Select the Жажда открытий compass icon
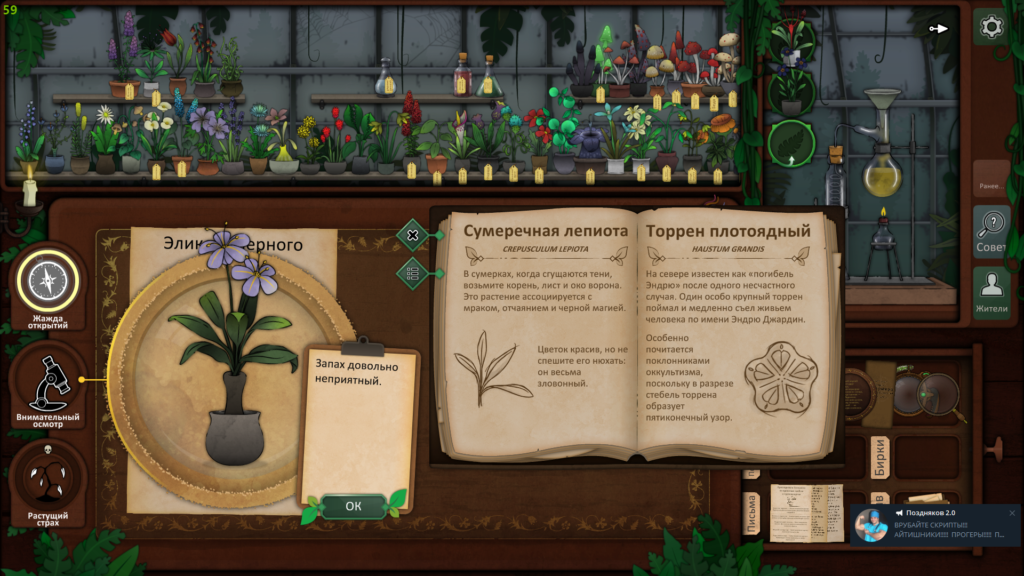Image resolution: width=1024 pixels, height=576 pixels. [x=47, y=281]
